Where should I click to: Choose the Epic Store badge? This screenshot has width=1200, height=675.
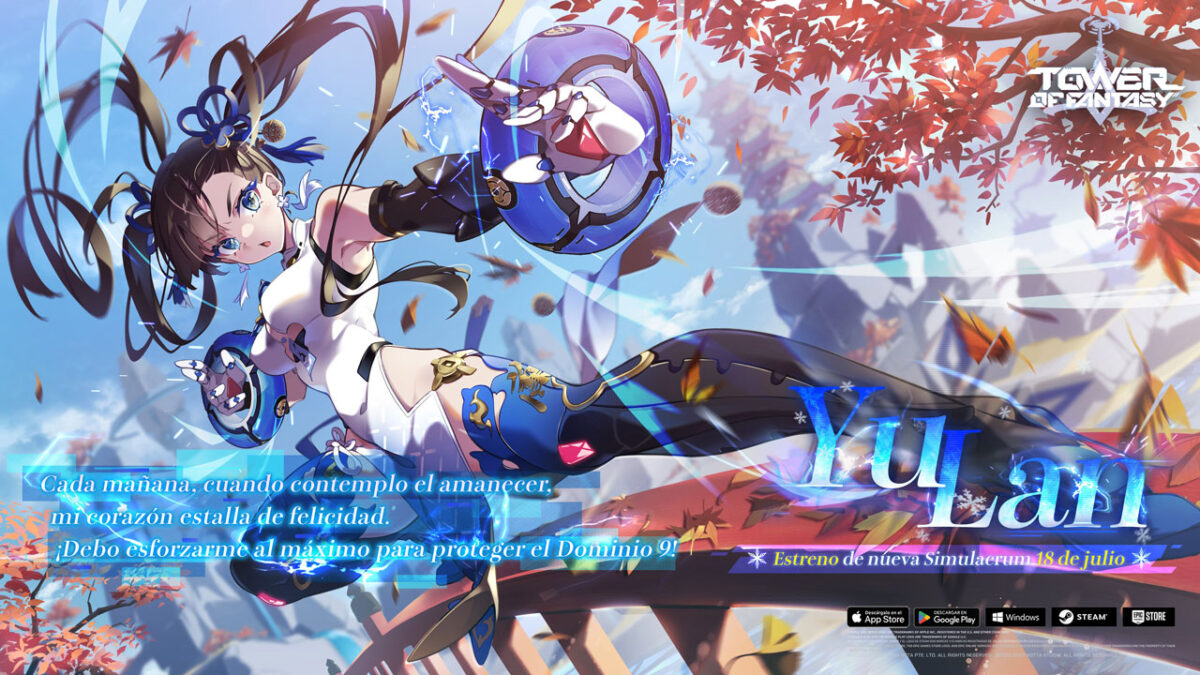[x=1146, y=617]
